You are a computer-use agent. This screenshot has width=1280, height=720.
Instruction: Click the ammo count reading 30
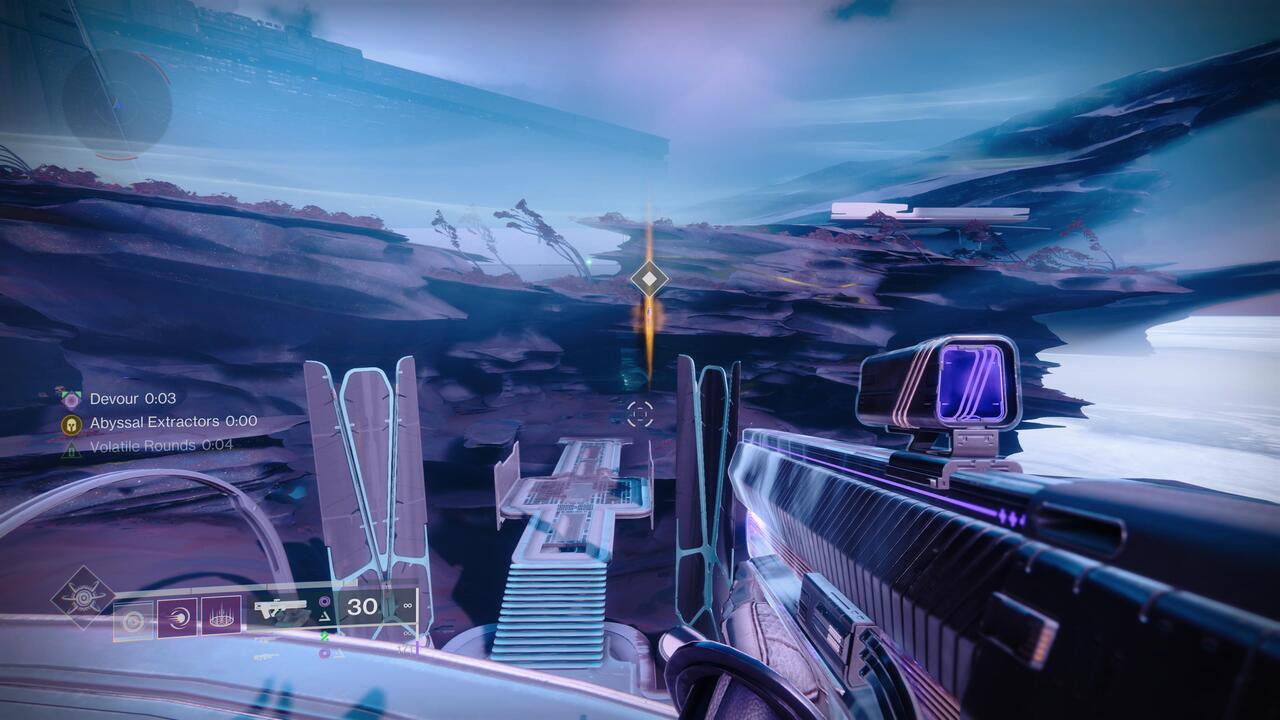(x=362, y=606)
